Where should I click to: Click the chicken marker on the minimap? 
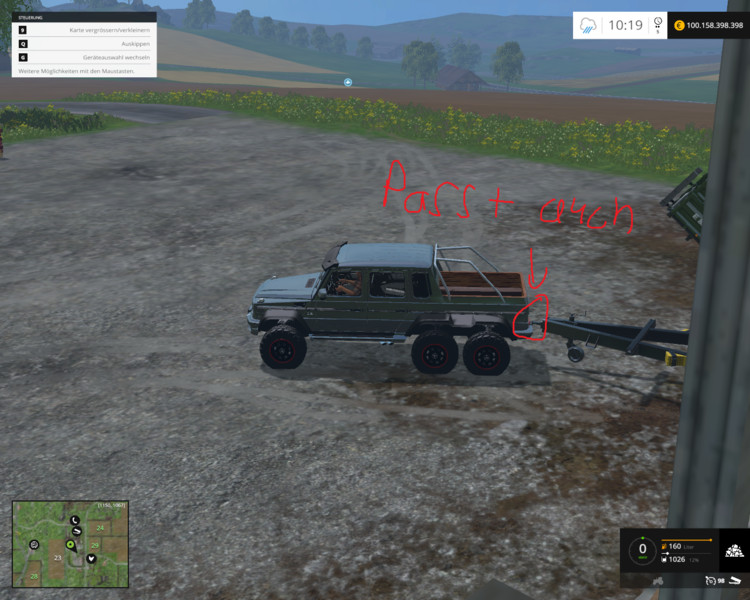click(34, 543)
